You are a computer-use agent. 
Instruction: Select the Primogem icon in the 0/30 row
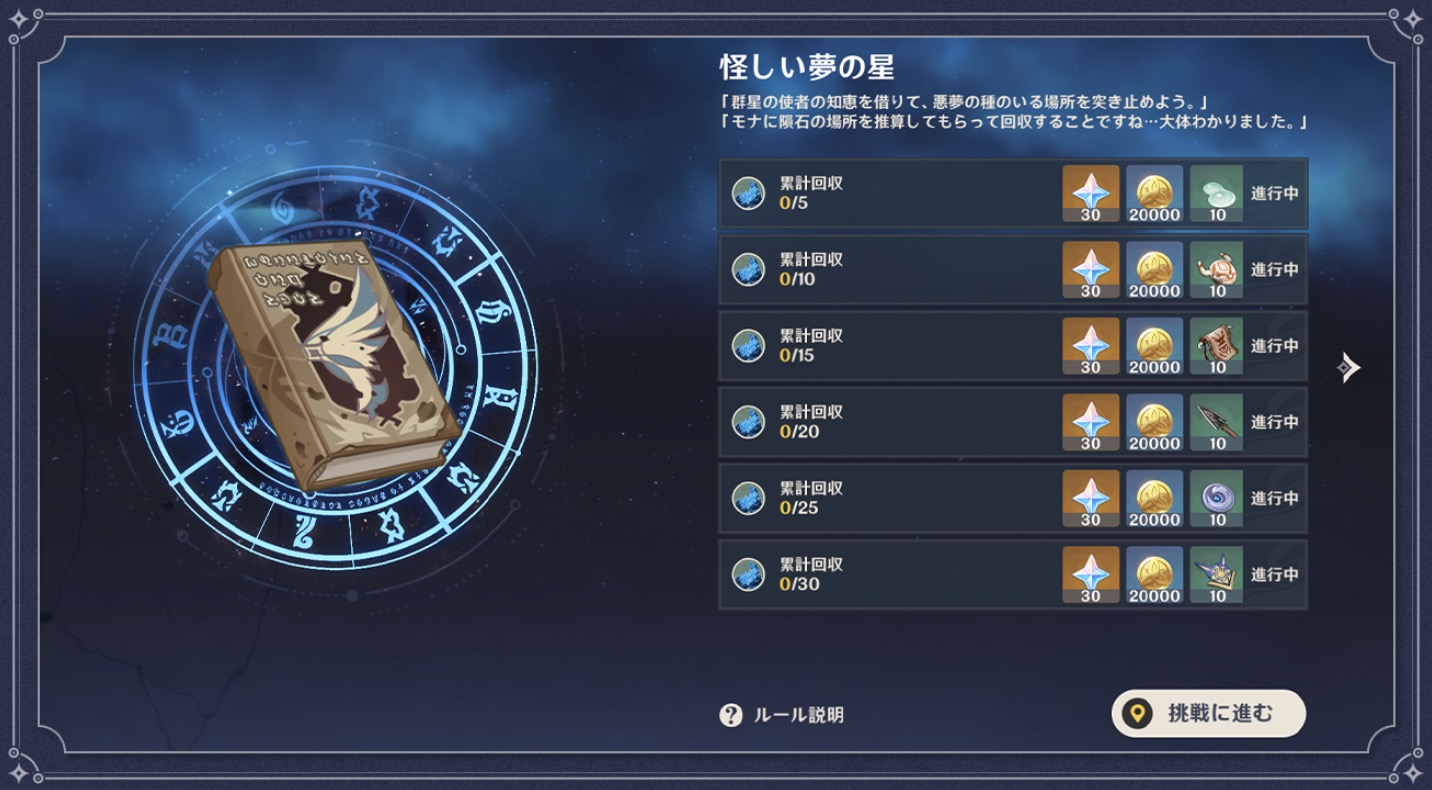pyautogui.click(x=1092, y=573)
